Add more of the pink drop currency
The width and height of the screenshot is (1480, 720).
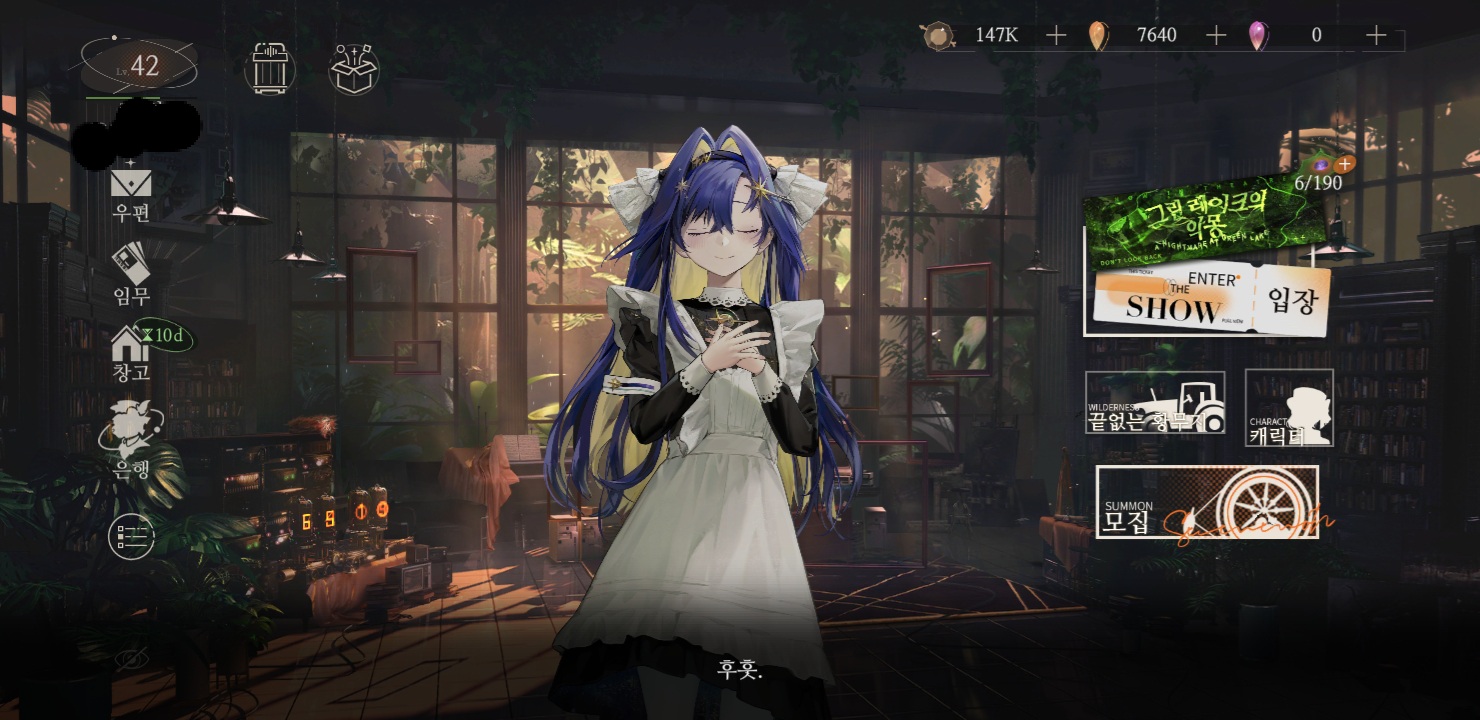click(1376, 36)
